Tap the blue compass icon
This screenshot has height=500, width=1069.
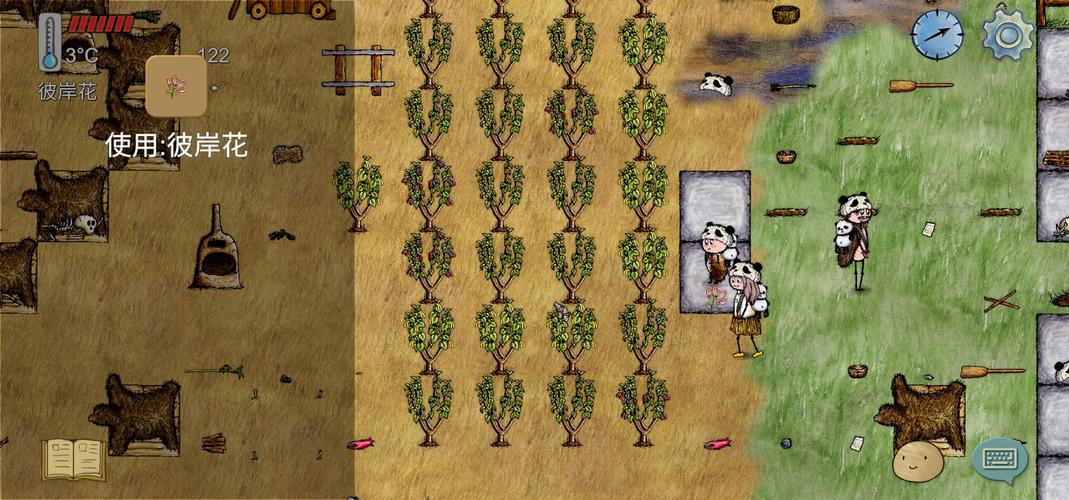pyautogui.click(x=937, y=34)
